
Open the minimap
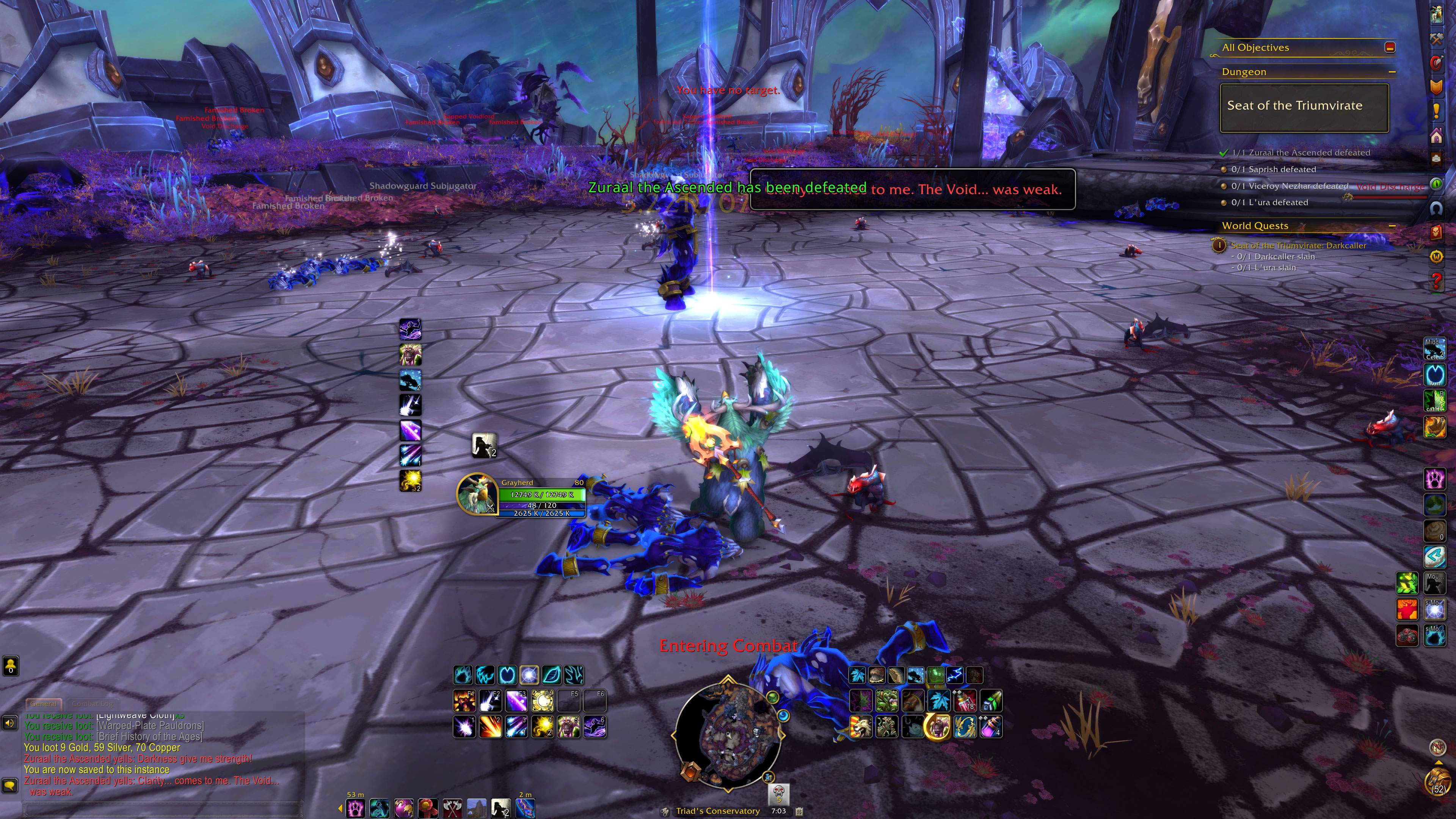click(x=728, y=735)
